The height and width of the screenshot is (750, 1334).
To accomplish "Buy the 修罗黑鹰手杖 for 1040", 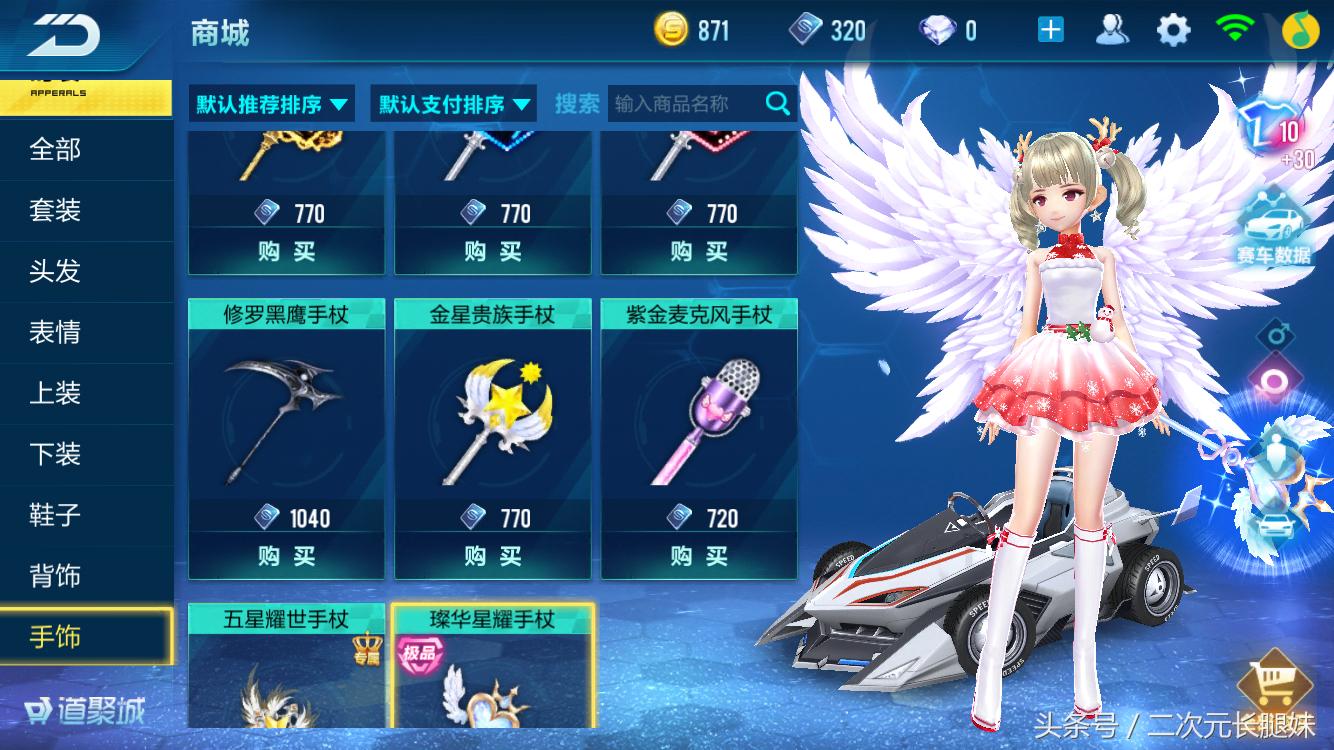I will [286, 556].
